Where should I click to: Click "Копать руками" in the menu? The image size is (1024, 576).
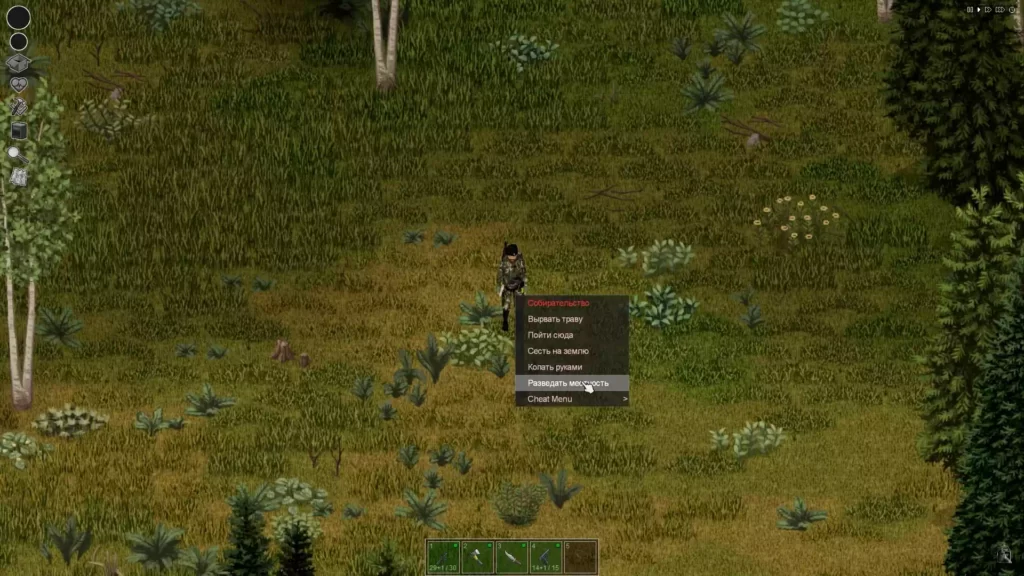coord(555,367)
